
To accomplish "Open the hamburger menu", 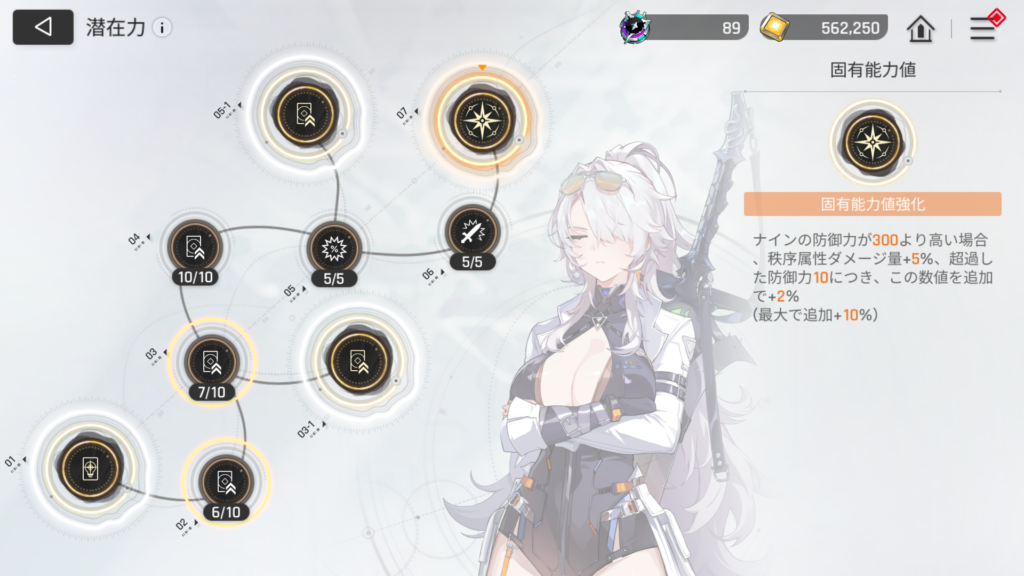I will point(982,28).
